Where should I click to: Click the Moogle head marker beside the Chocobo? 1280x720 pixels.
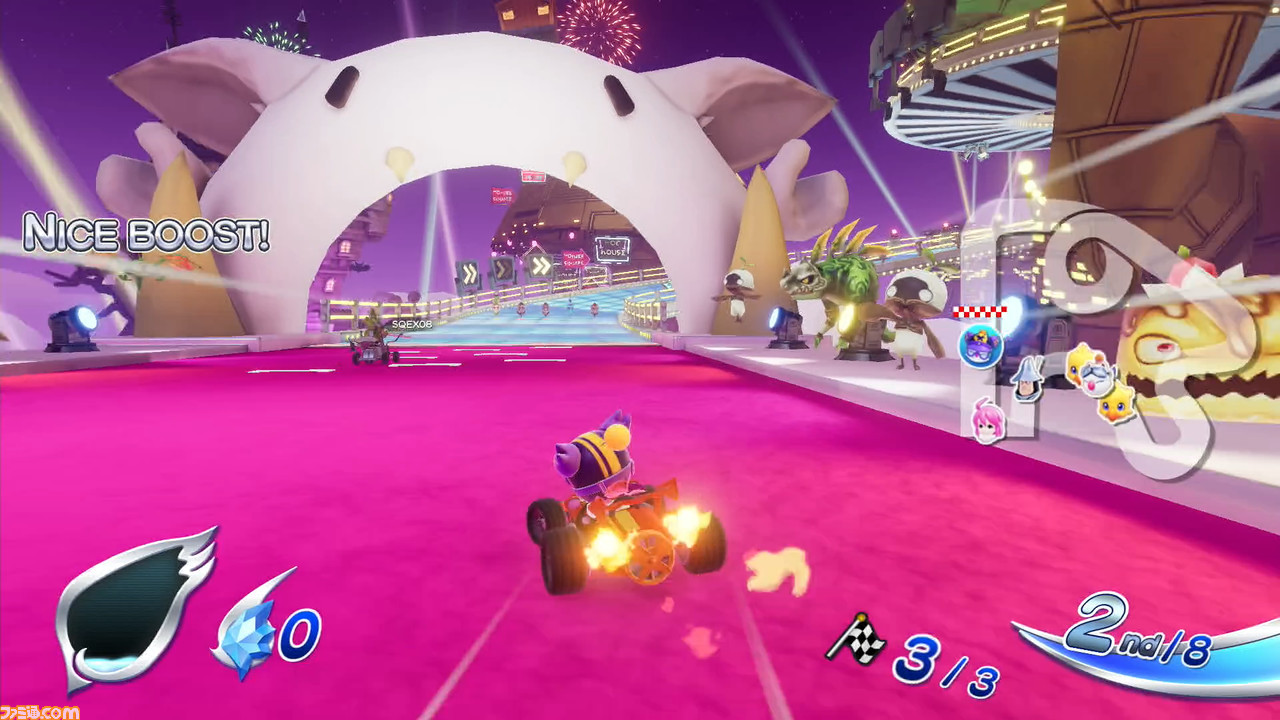pos(1096,378)
